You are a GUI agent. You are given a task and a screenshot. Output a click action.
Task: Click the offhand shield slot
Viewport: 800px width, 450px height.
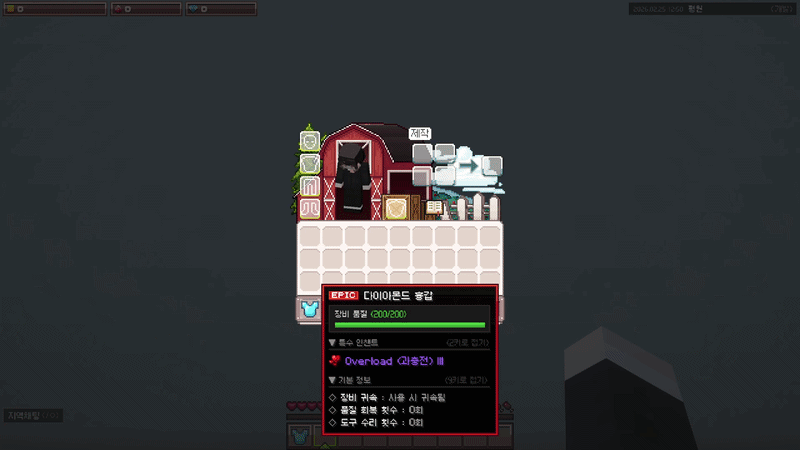[x=397, y=208]
